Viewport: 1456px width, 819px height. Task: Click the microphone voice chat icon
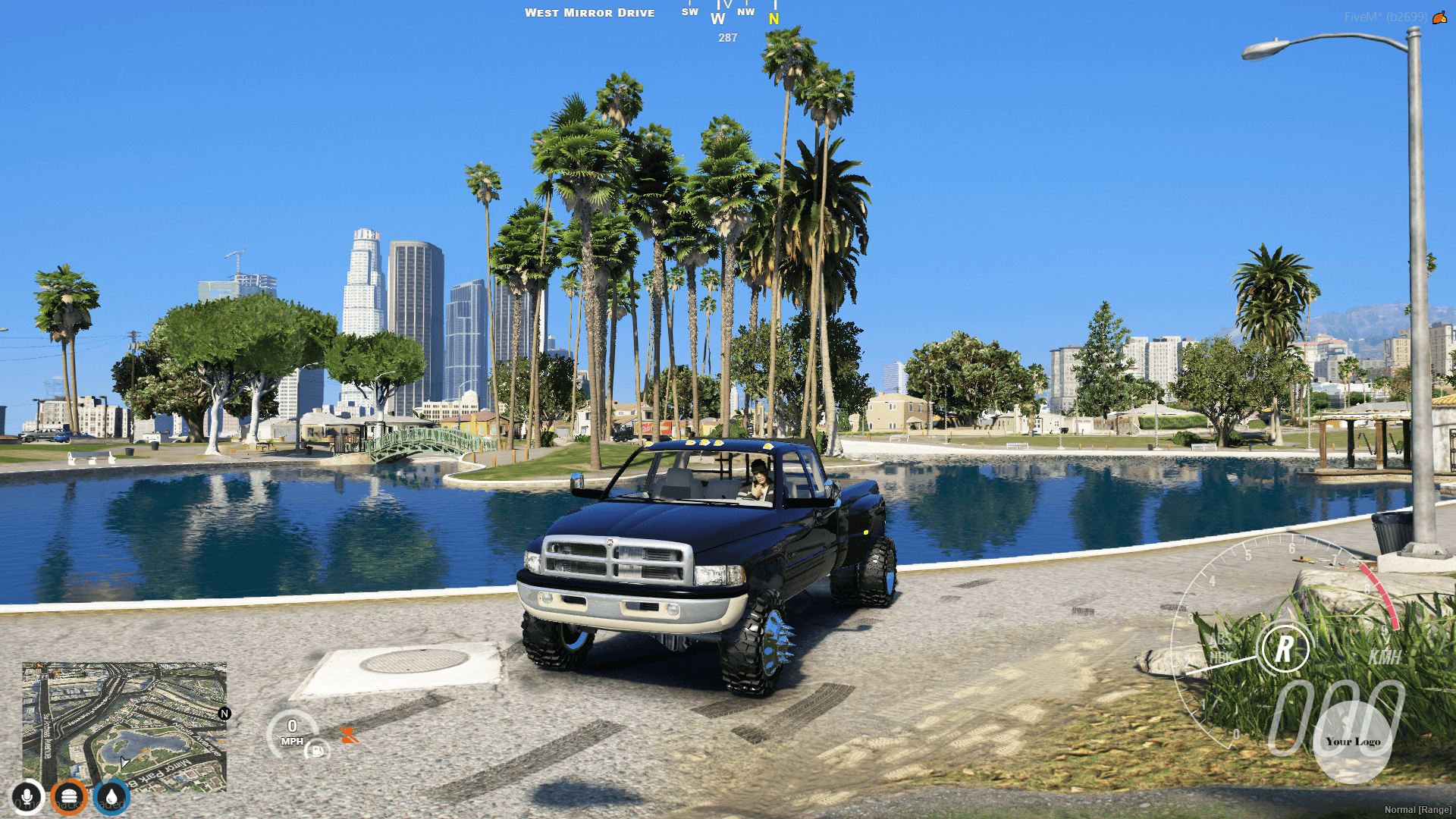(x=27, y=795)
